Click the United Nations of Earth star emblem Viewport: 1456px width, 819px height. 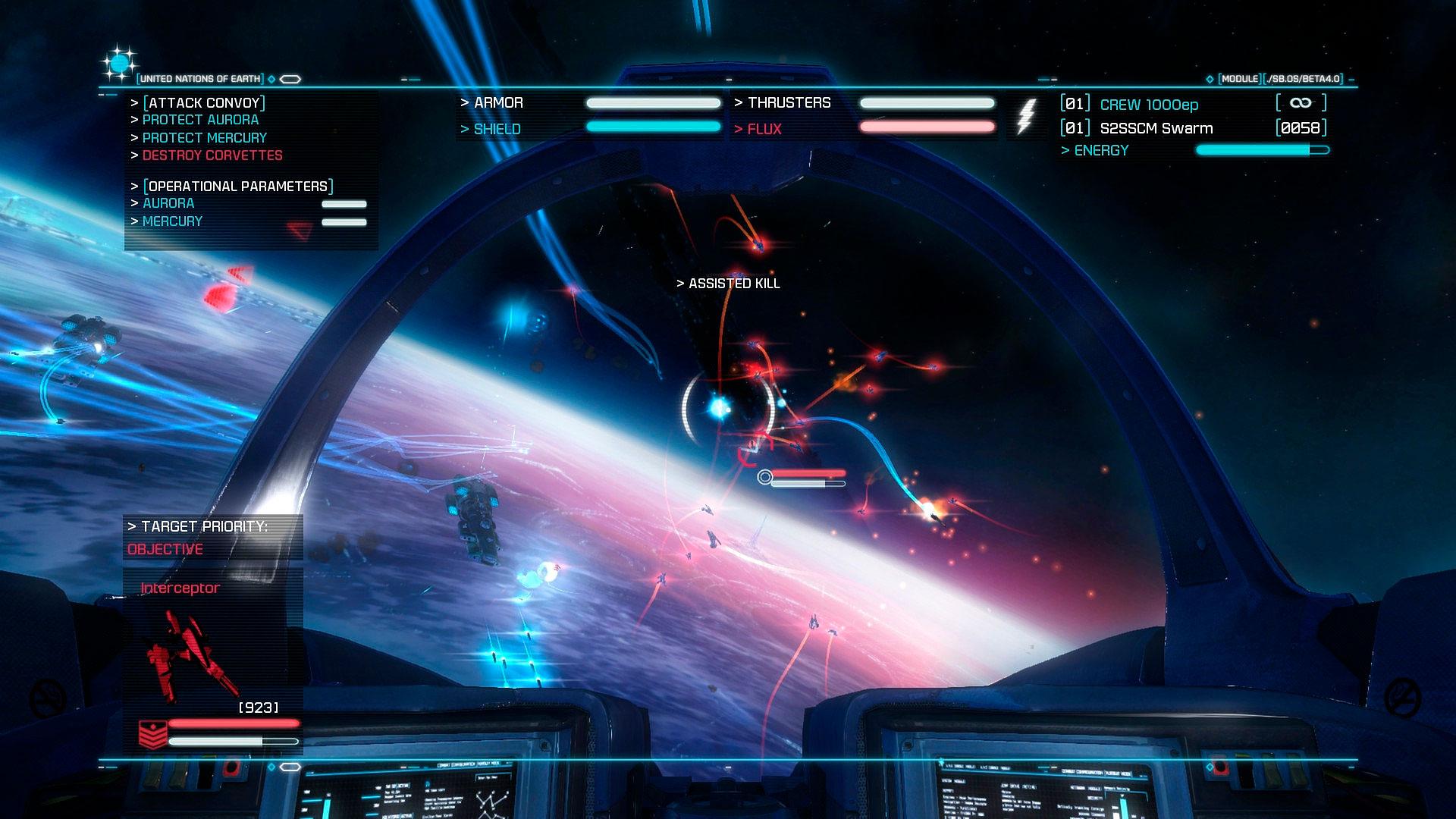(120, 65)
